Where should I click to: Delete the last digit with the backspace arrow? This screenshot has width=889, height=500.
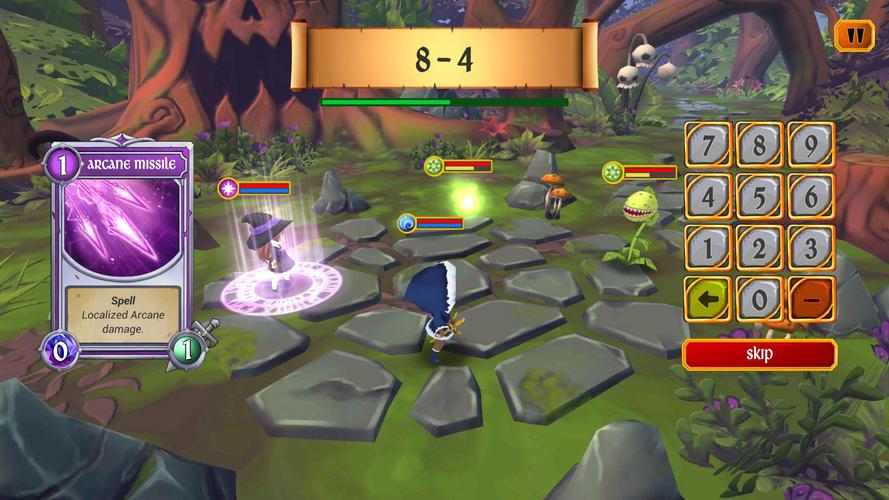[708, 299]
